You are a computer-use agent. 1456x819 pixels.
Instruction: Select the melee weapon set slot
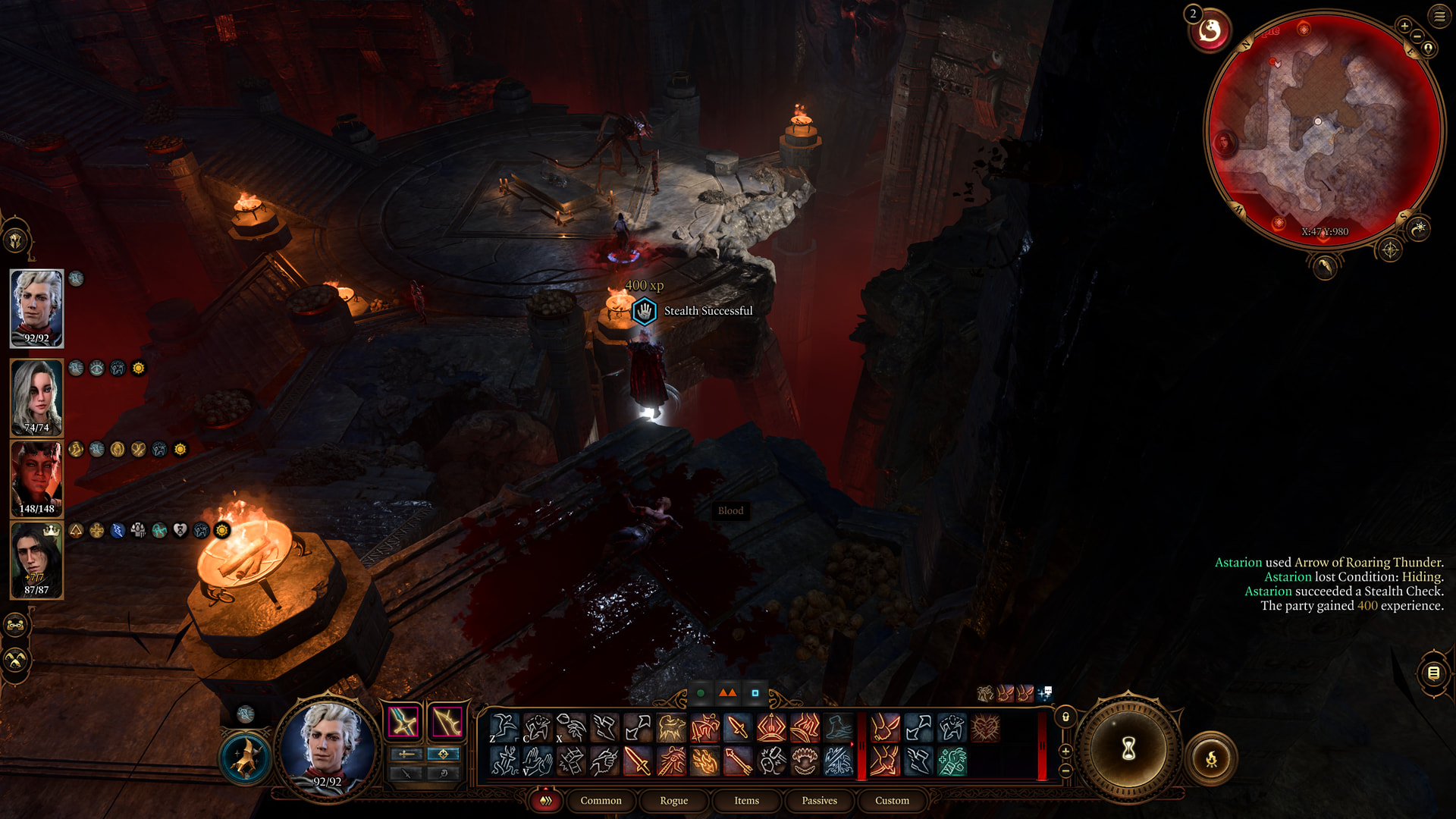(403, 722)
